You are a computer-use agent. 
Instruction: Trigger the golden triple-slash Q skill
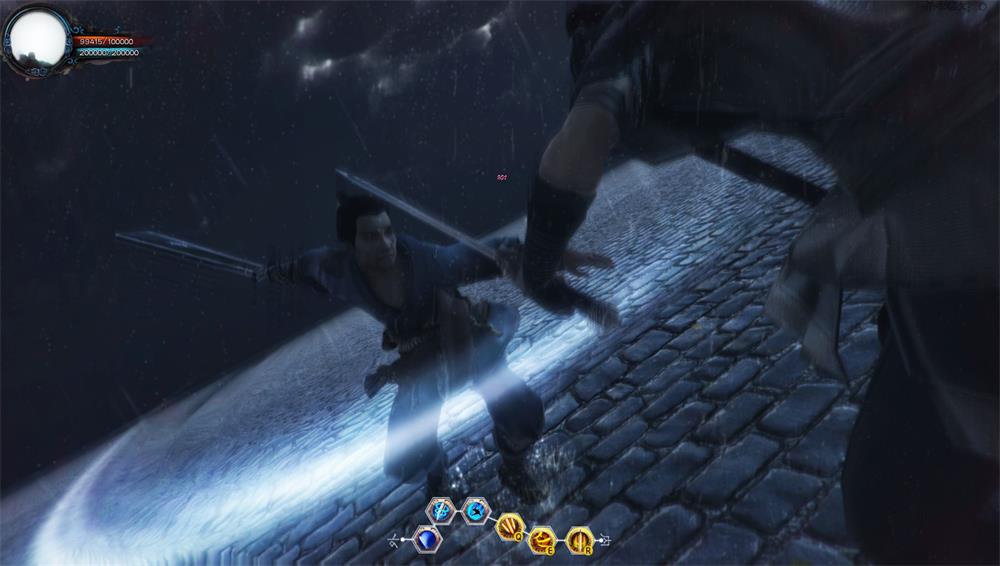pos(508,527)
